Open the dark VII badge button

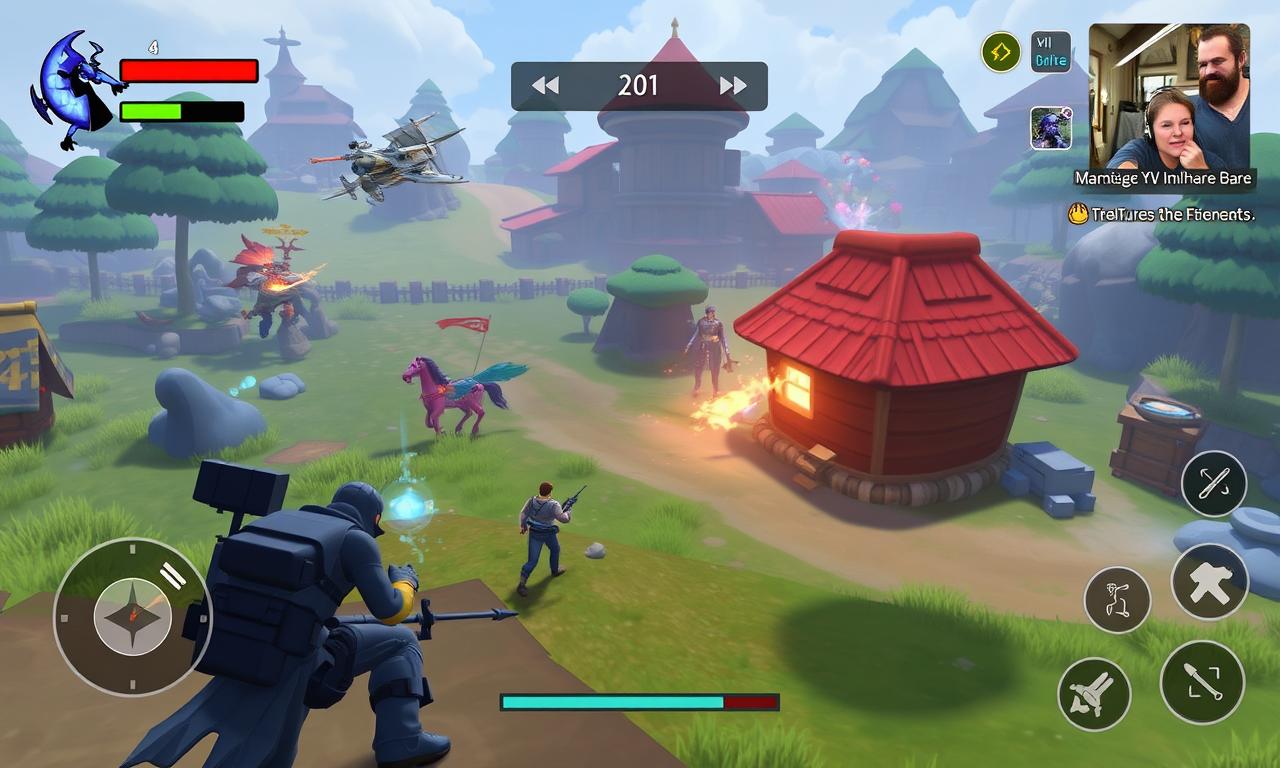tap(1051, 52)
